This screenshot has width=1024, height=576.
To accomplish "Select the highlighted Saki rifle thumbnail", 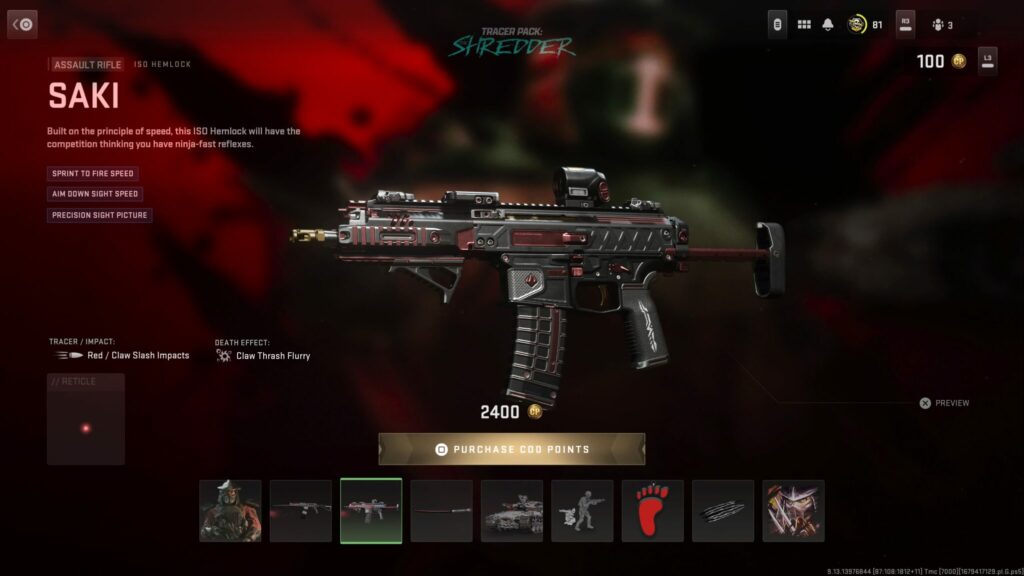I will (x=371, y=510).
